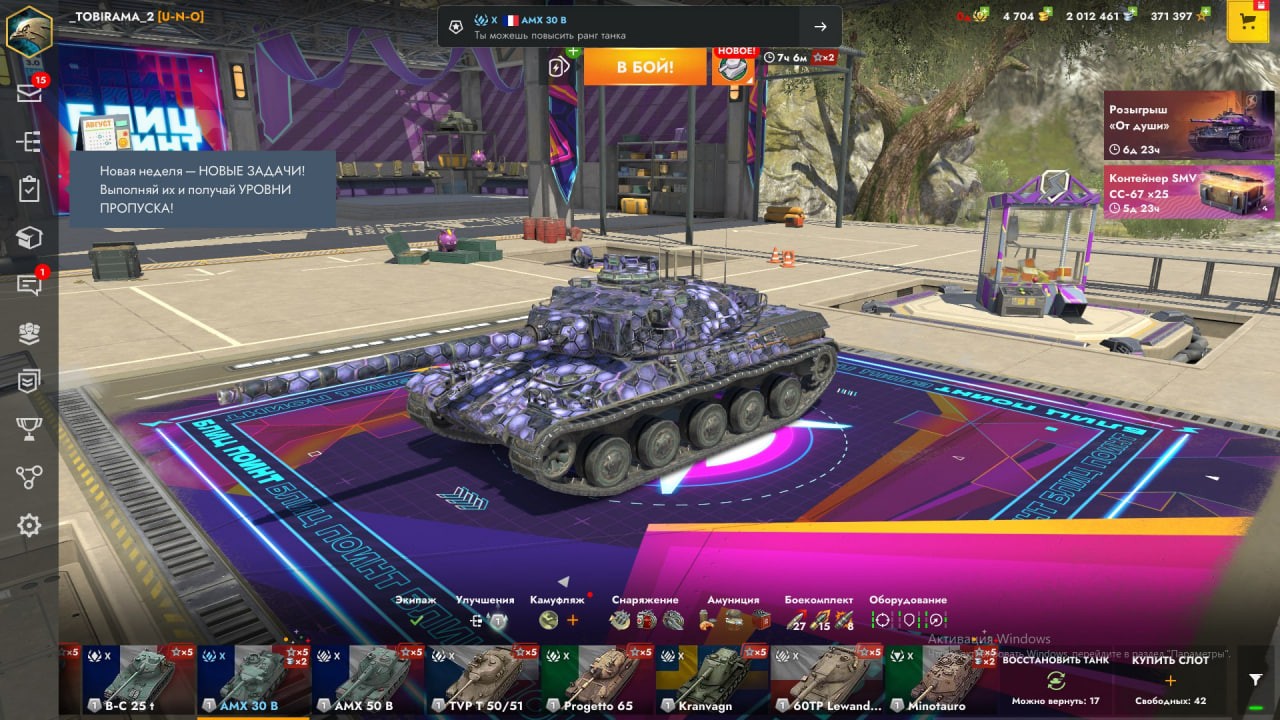Select the Progetto 65 tank
The width and height of the screenshot is (1280, 720).
tap(597, 678)
